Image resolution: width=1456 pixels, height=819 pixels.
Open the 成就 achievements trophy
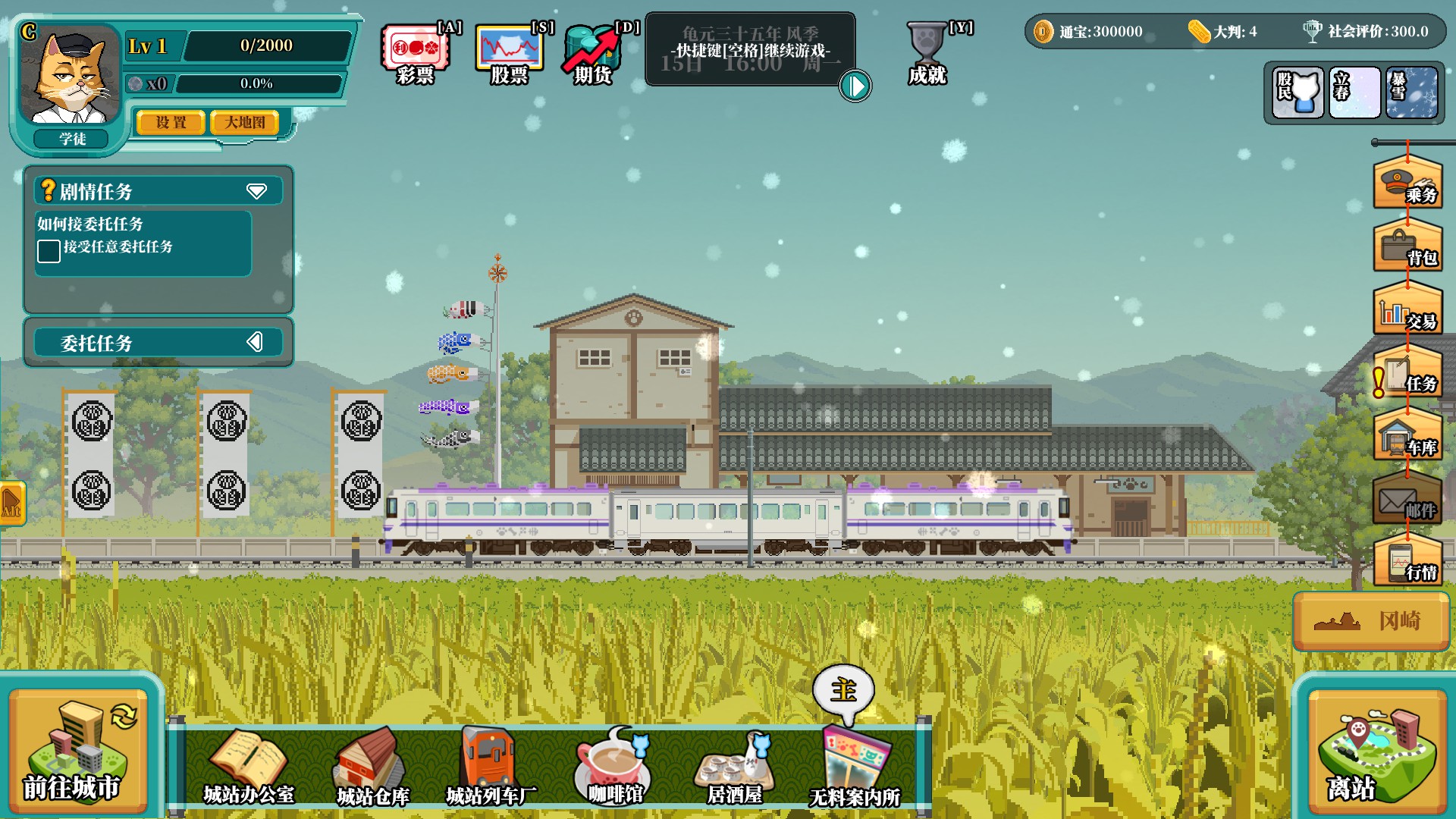click(x=927, y=53)
